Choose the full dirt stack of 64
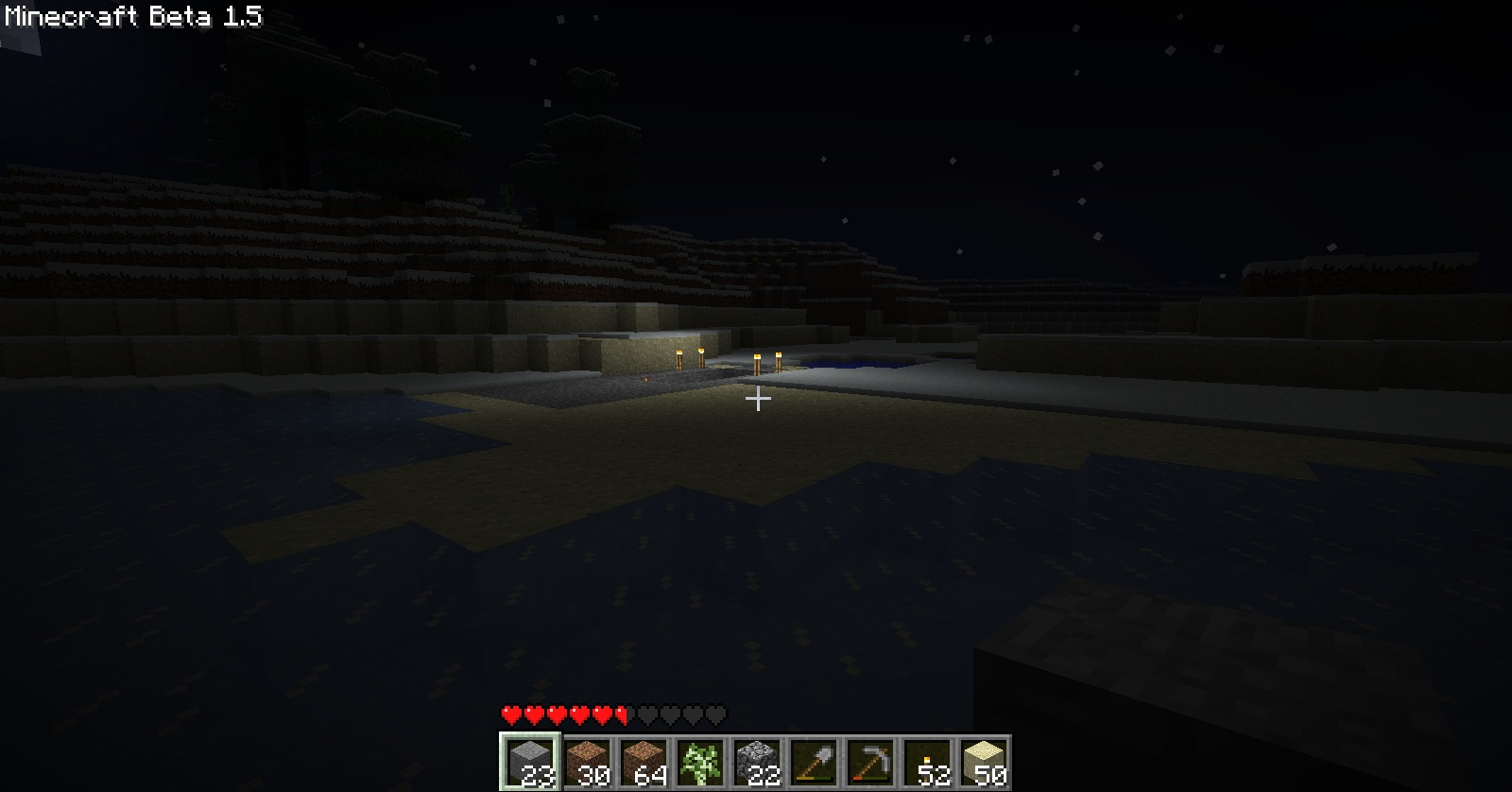This screenshot has height=792, width=1512. 644,762
